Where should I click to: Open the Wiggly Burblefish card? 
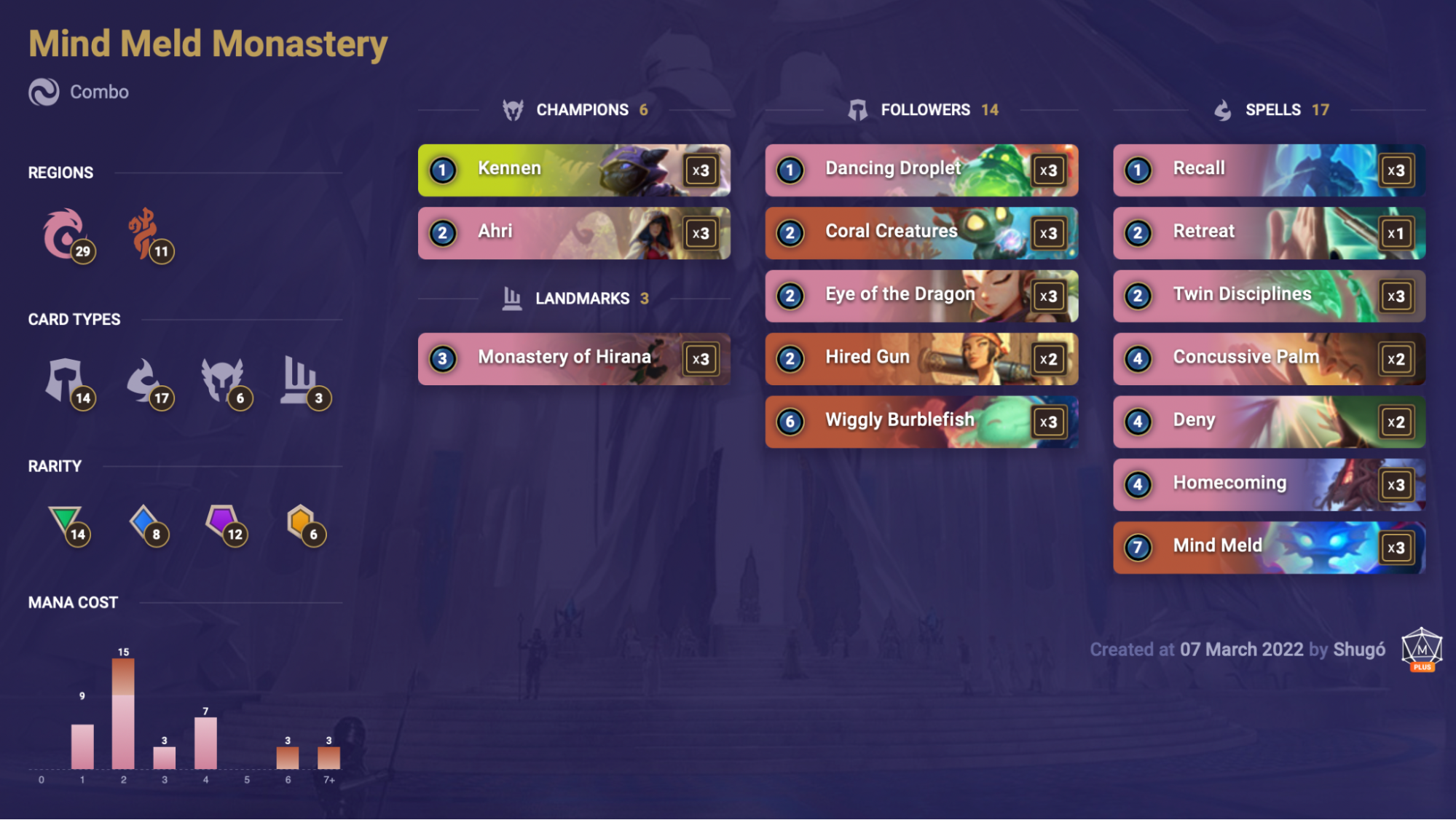pos(921,421)
